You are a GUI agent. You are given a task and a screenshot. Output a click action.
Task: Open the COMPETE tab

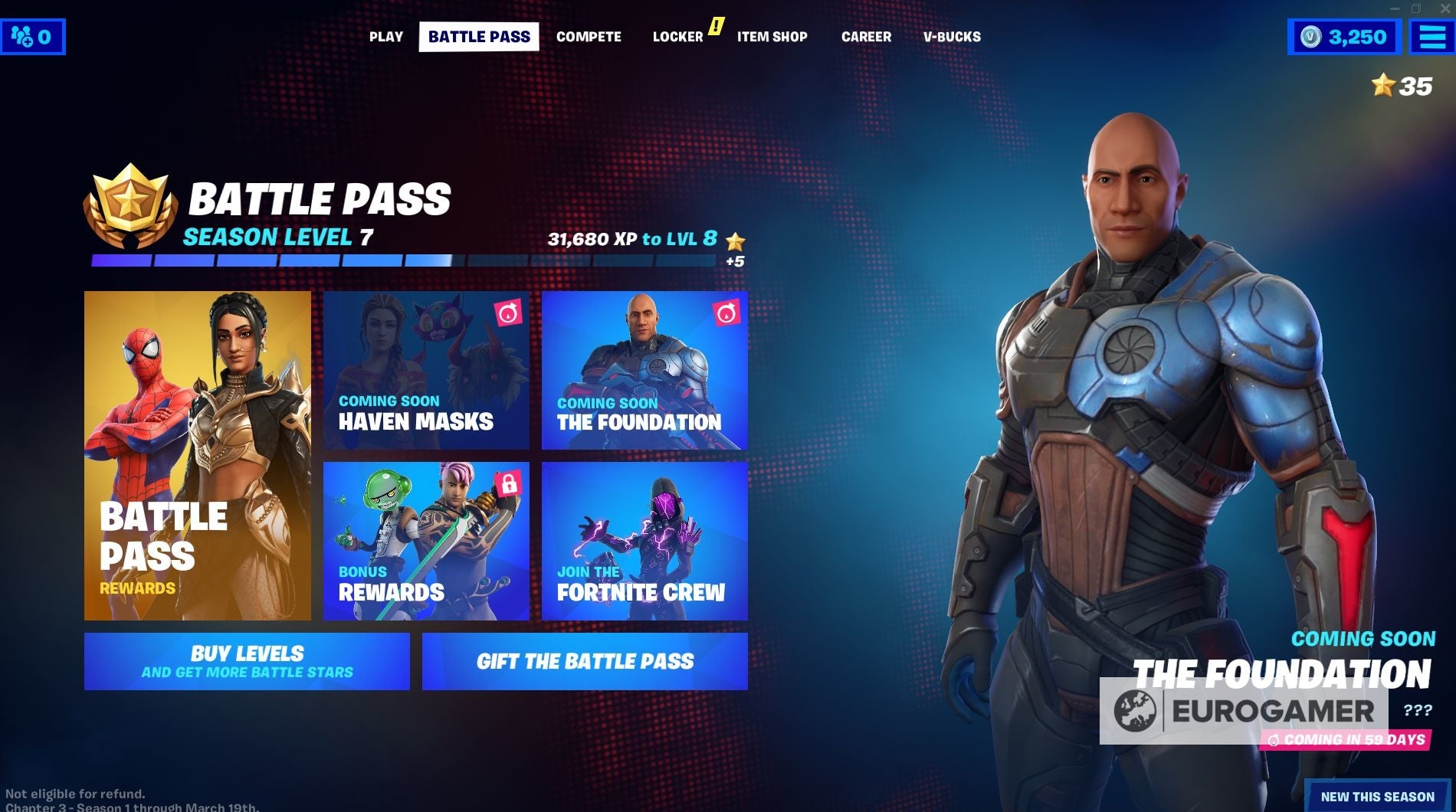coord(589,36)
